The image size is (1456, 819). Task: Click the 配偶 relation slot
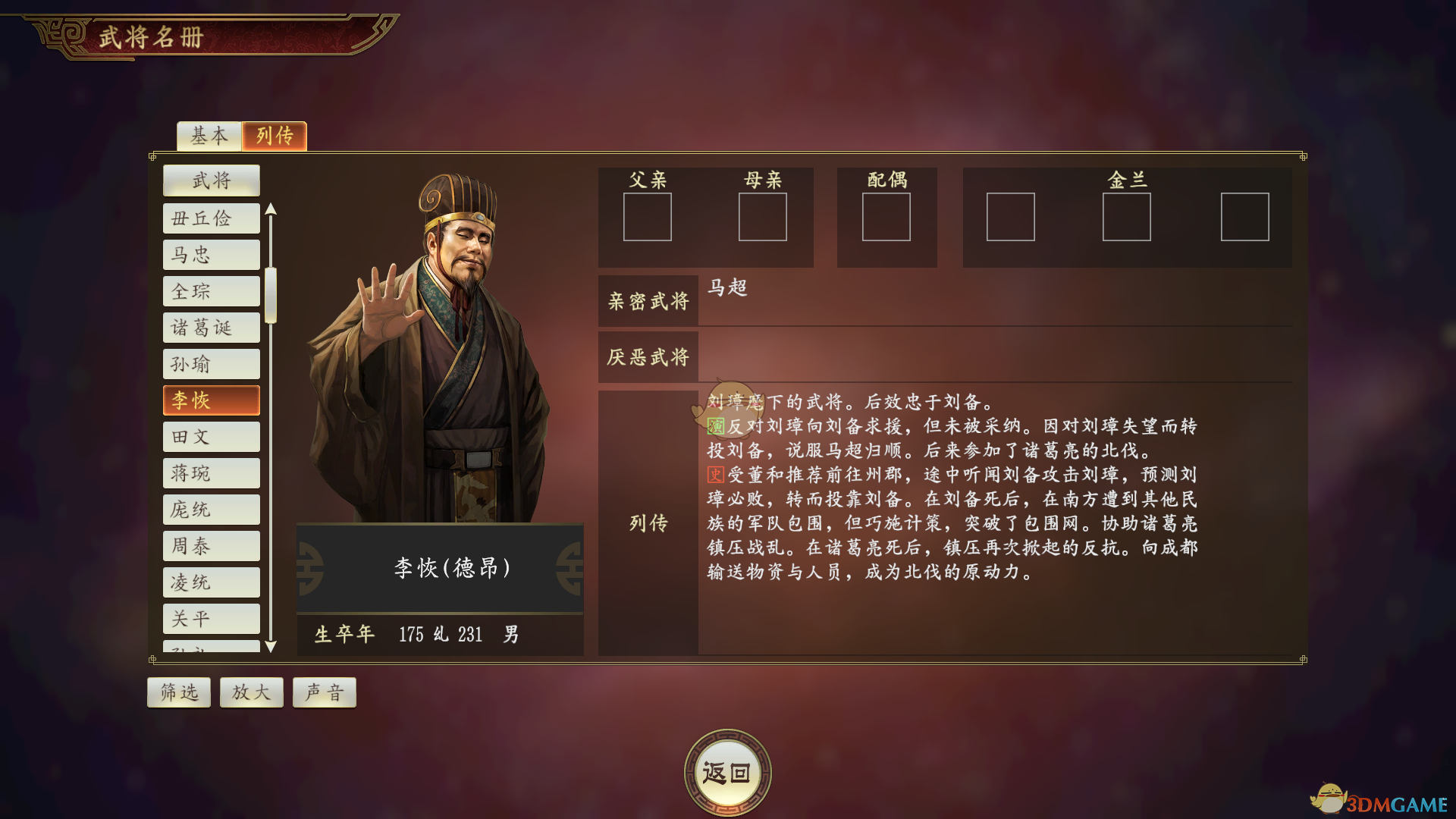point(887,218)
